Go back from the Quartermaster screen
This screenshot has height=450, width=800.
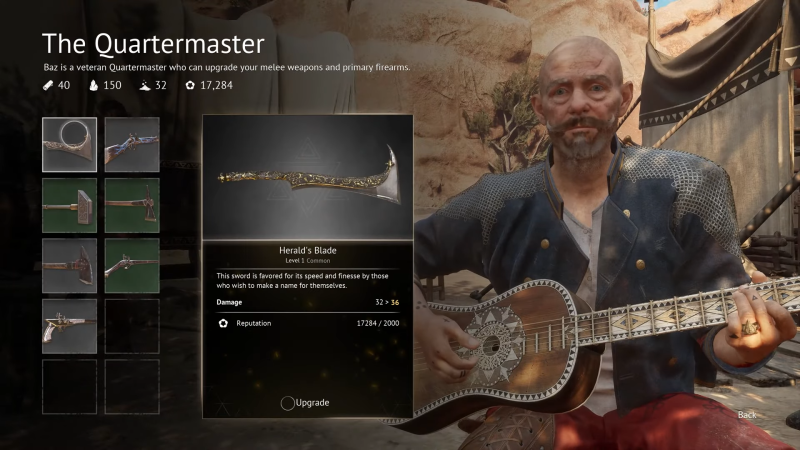tap(746, 414)
